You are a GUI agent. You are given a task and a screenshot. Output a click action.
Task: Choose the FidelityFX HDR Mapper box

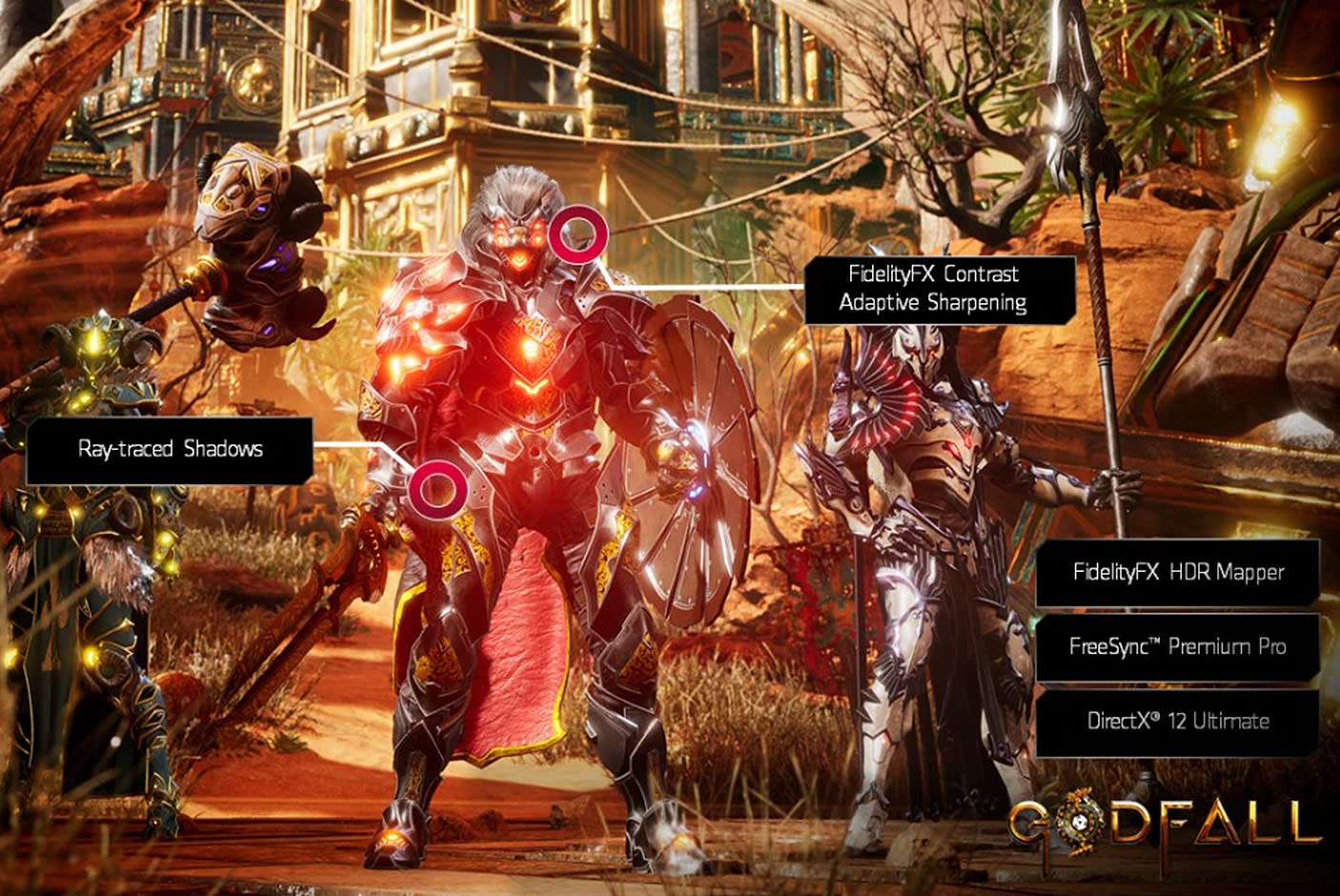coord(1177,572)
